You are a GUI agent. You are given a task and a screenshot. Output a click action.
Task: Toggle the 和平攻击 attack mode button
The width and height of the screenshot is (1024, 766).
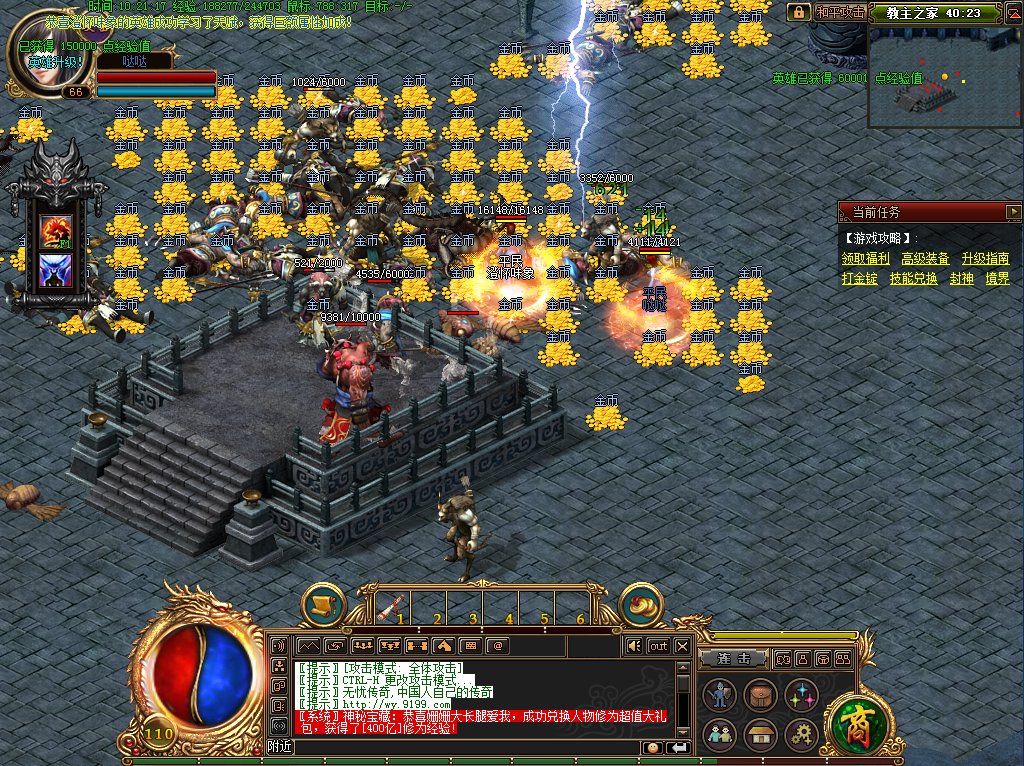(x=839, y=12)
